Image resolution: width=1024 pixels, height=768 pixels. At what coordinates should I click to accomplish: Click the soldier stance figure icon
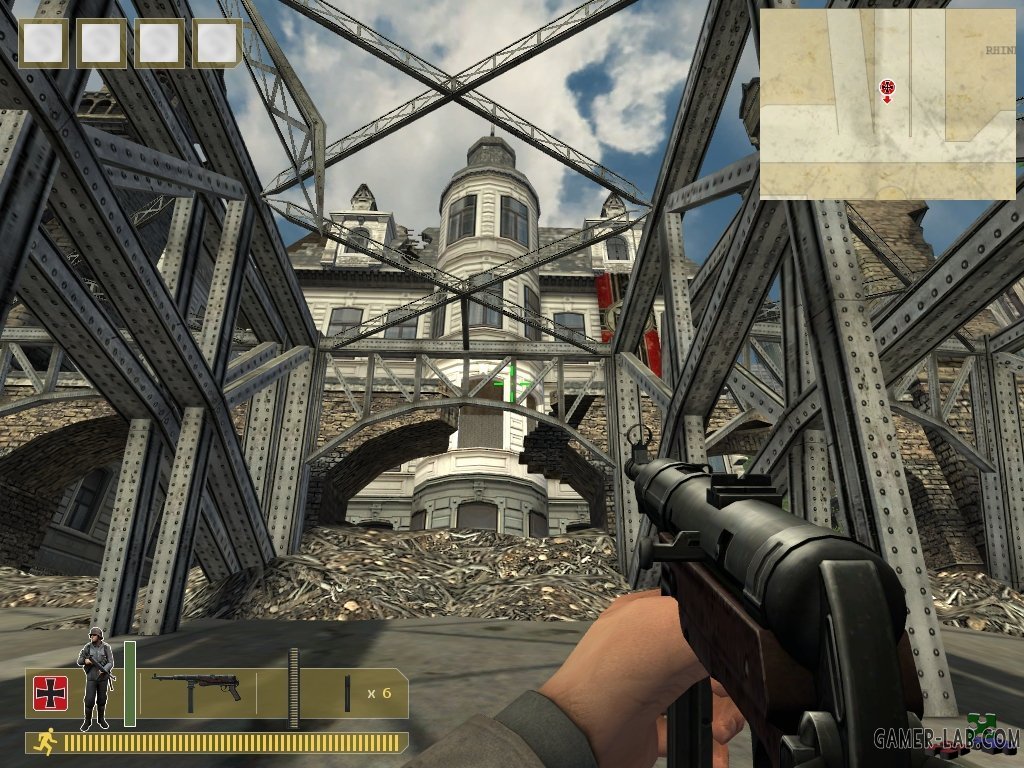click(x=96, y=677)
